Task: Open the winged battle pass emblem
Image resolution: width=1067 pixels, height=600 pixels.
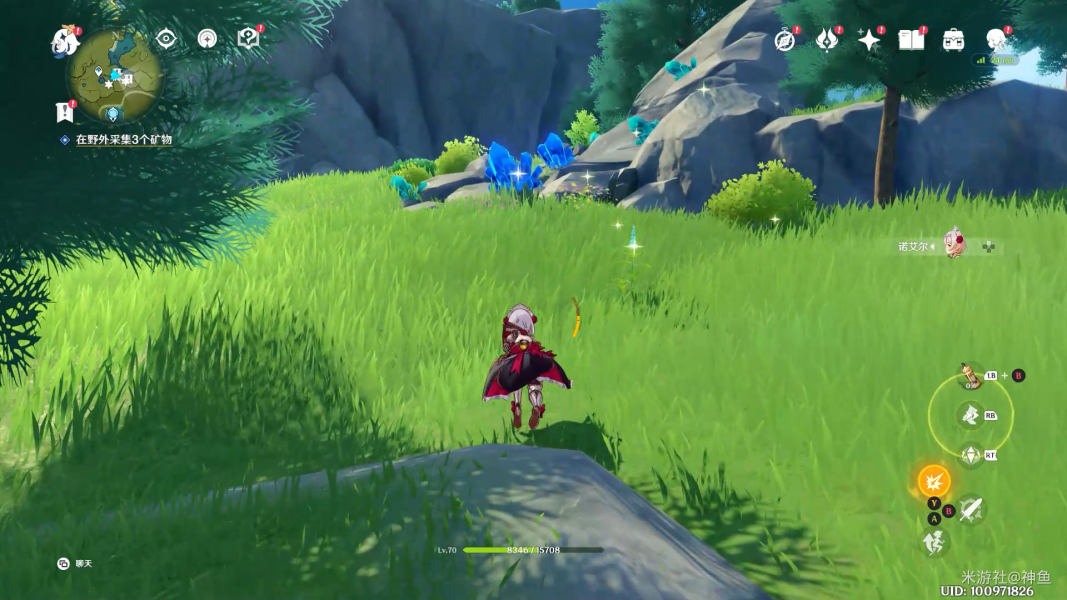Action: (x=827, y=40)
